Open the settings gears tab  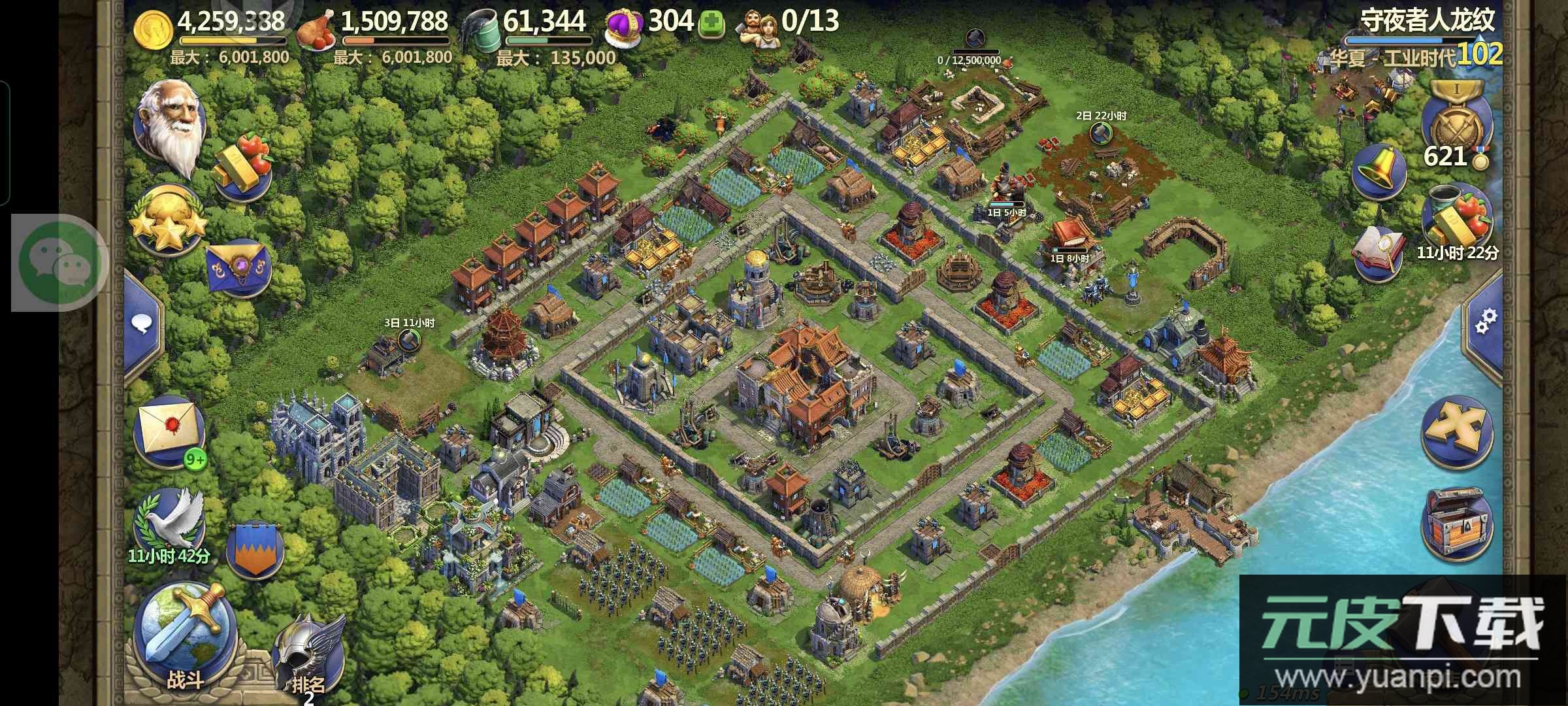[x=1484, y=322]
